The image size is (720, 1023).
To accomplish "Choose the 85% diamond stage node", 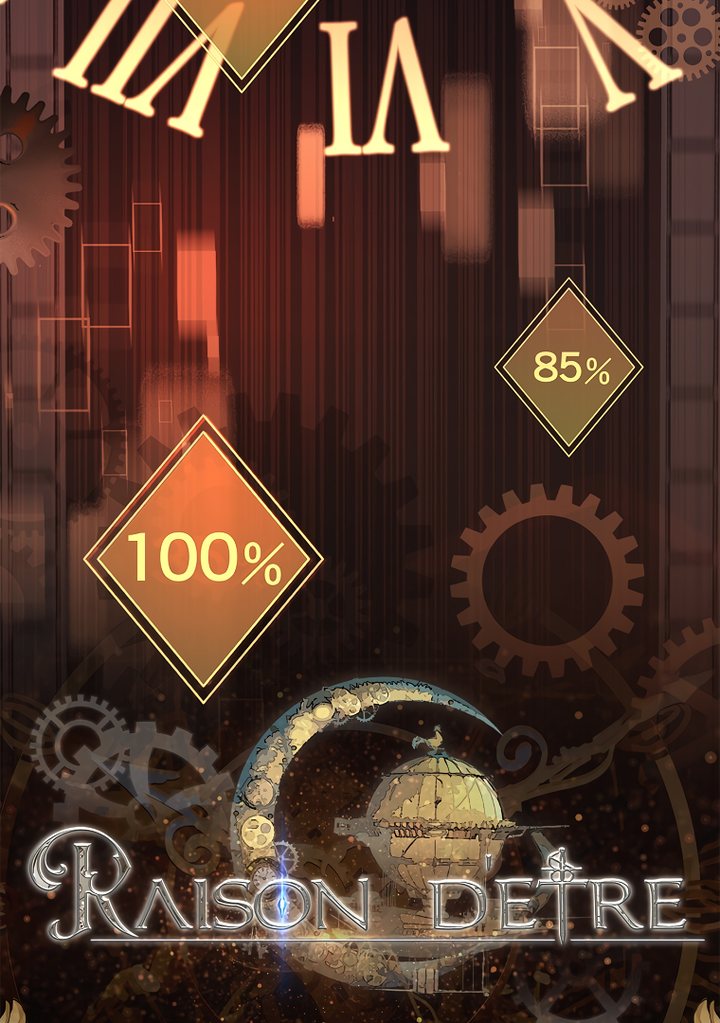I will coord(569,368).
